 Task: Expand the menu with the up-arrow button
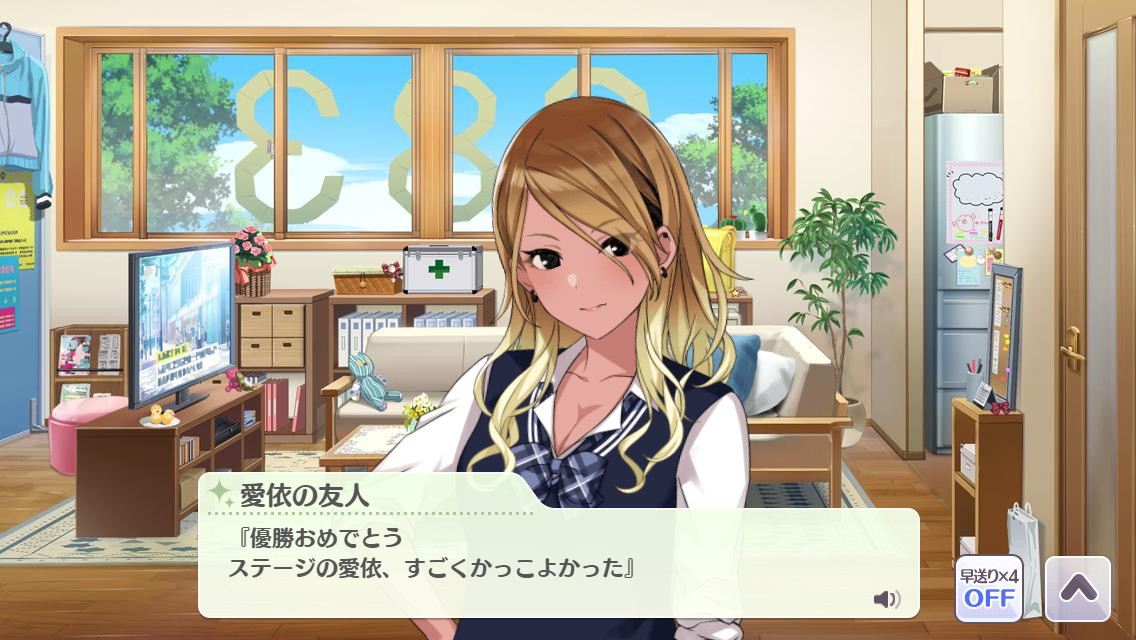point(1077,588)
